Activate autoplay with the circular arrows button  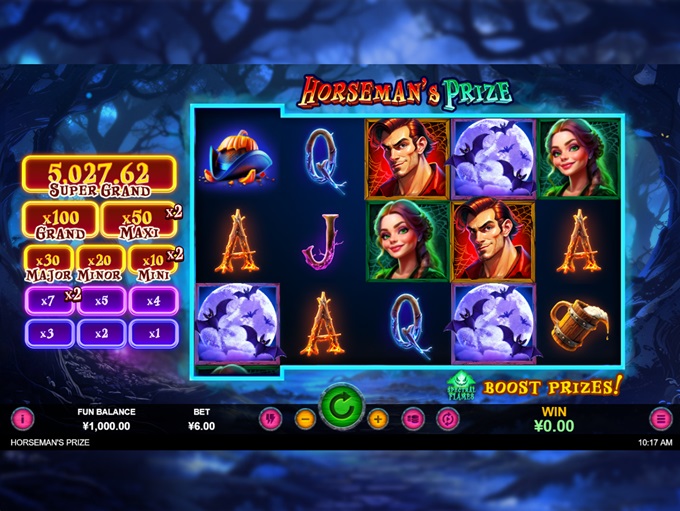click(448, 419)
